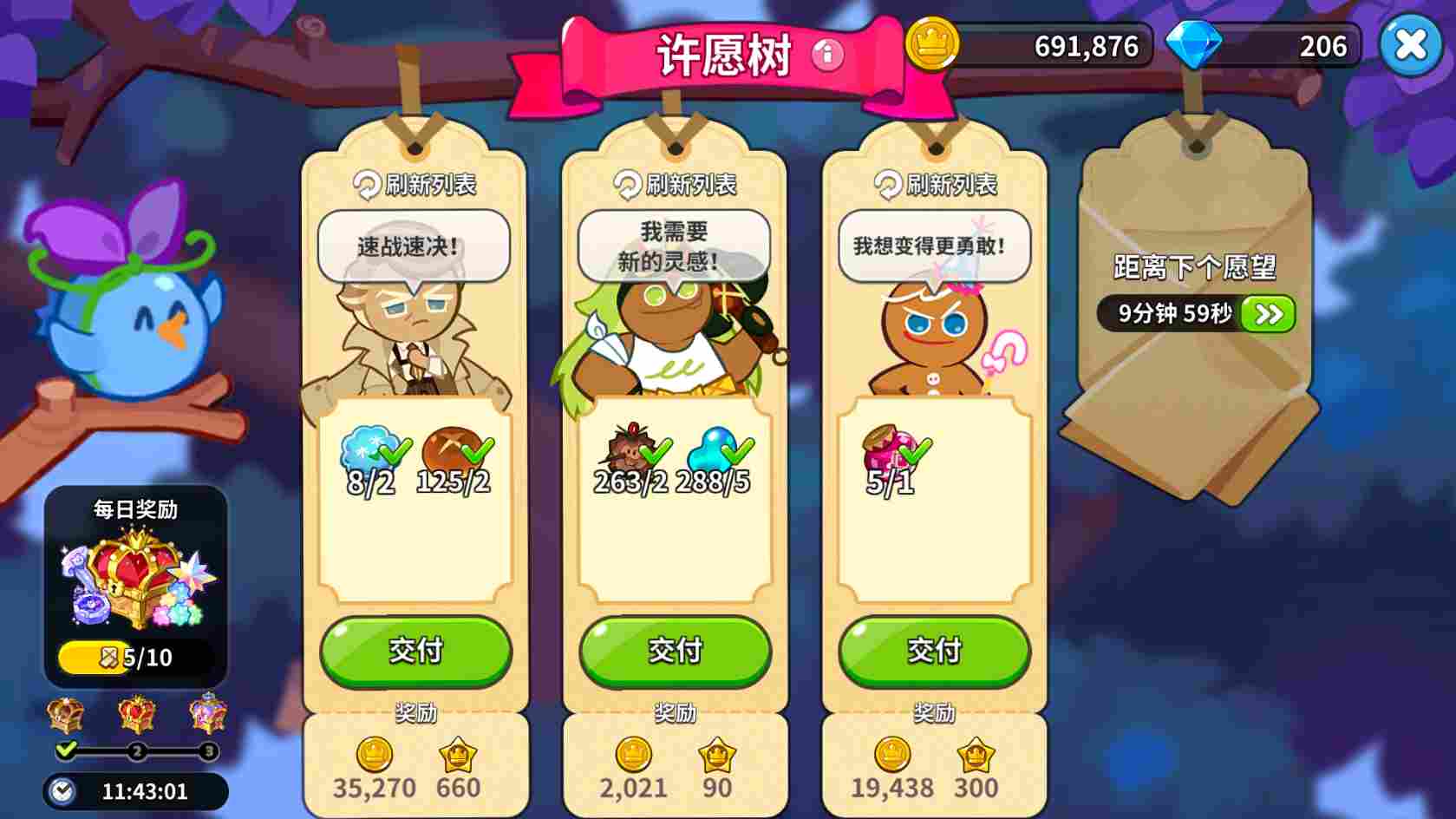Refresh GingerBrave's wish list
Screen dimensions: 1456x819
coord(933,184)
